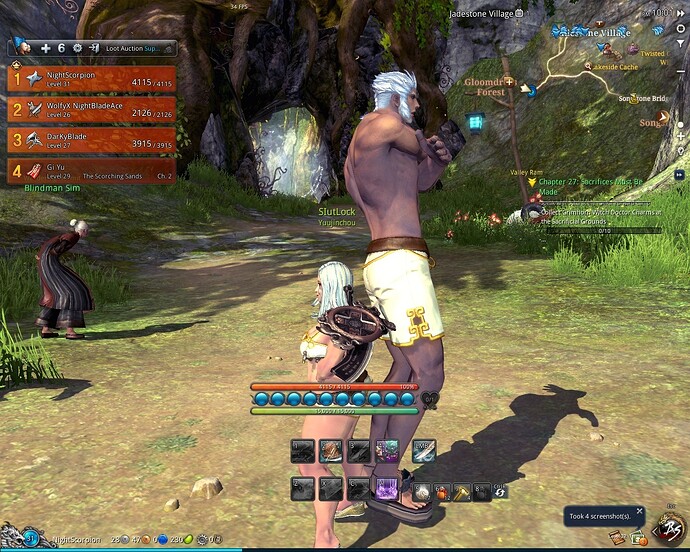Use the white dumpling consumable slot
690x552 pixels.
click(x=423, y=491)
